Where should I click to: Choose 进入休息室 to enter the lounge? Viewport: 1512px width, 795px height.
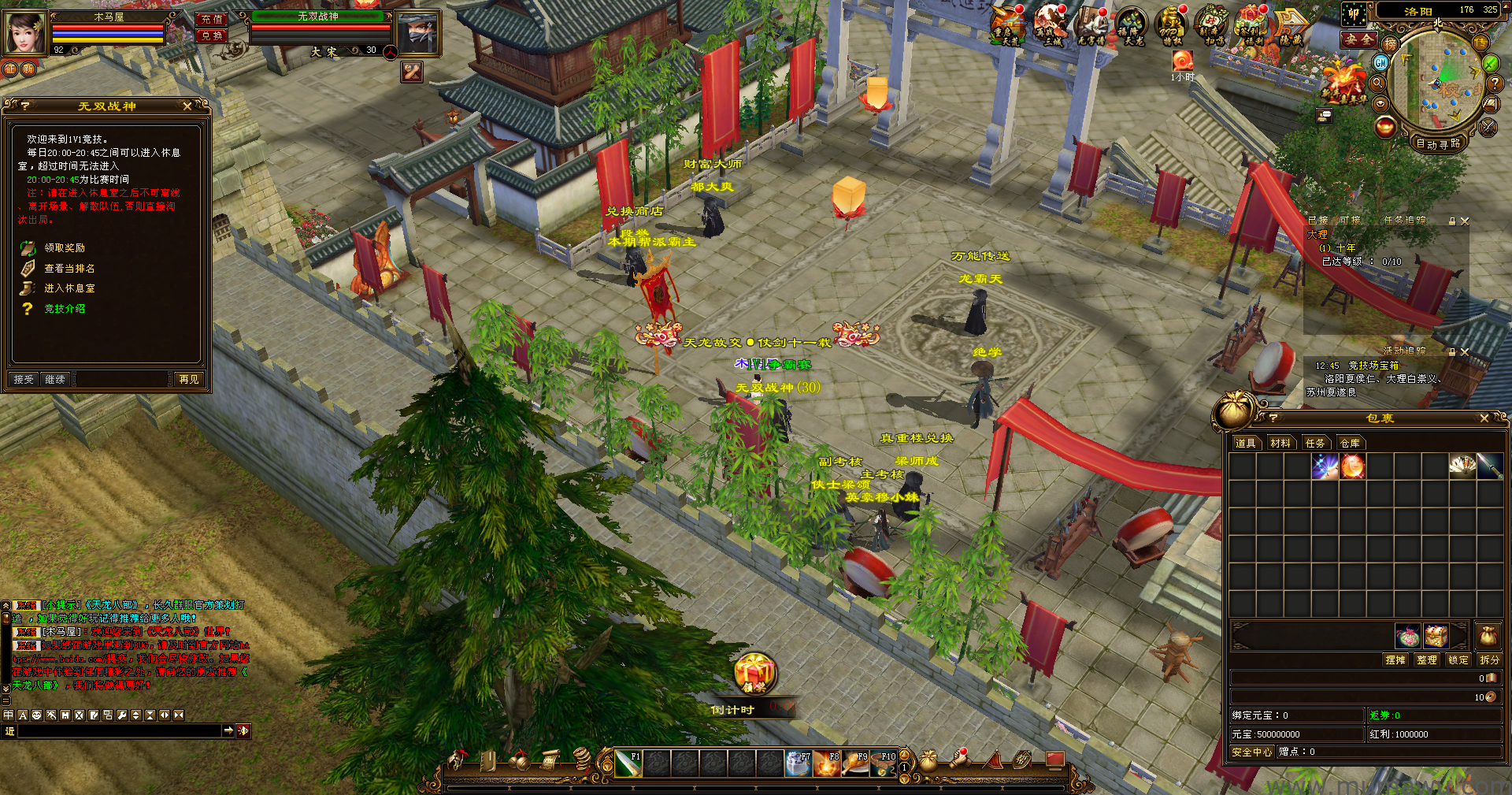click(69, 288)
